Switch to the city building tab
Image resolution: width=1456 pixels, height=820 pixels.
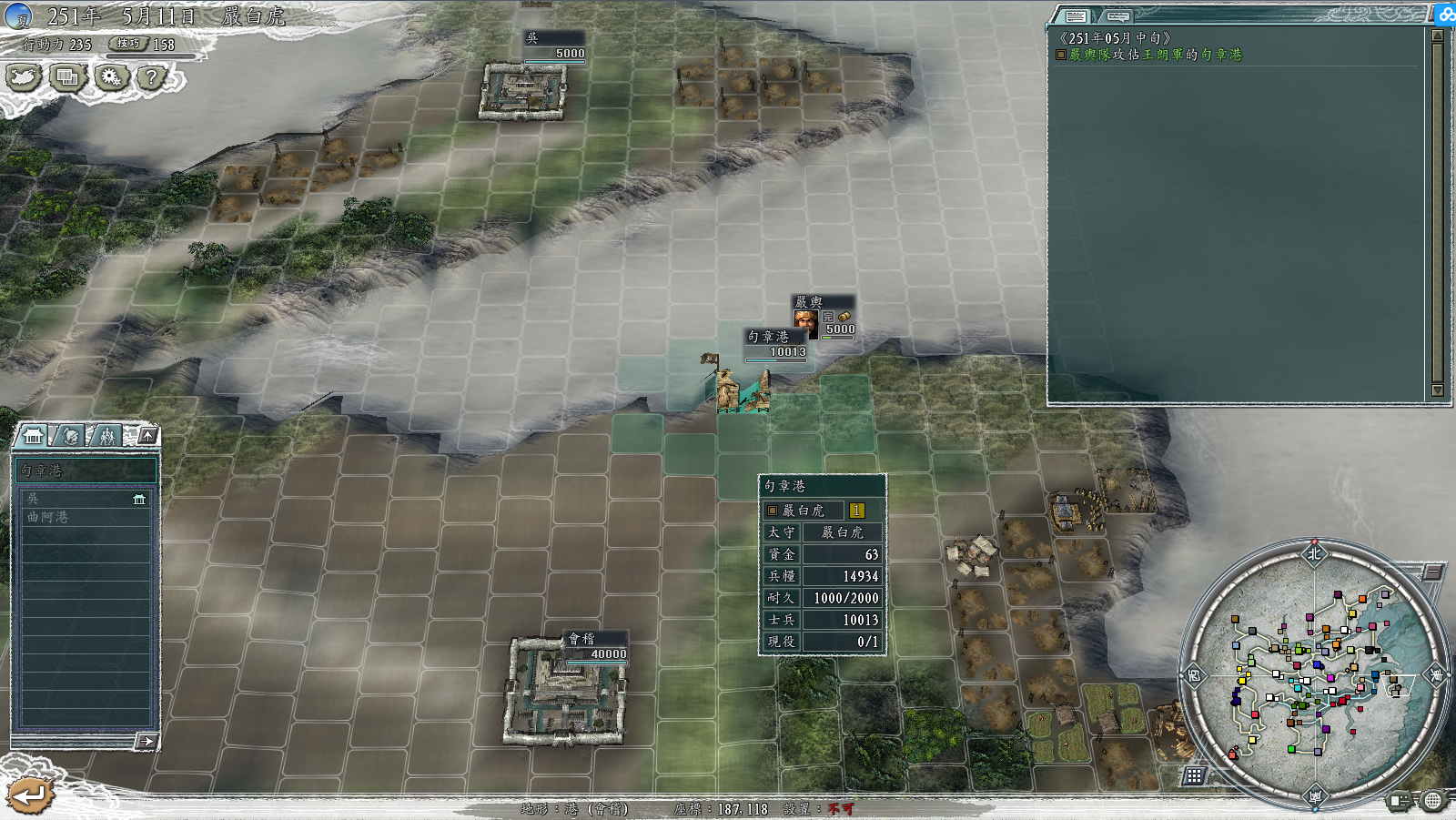pyautogui.click(x=34, y=436)
